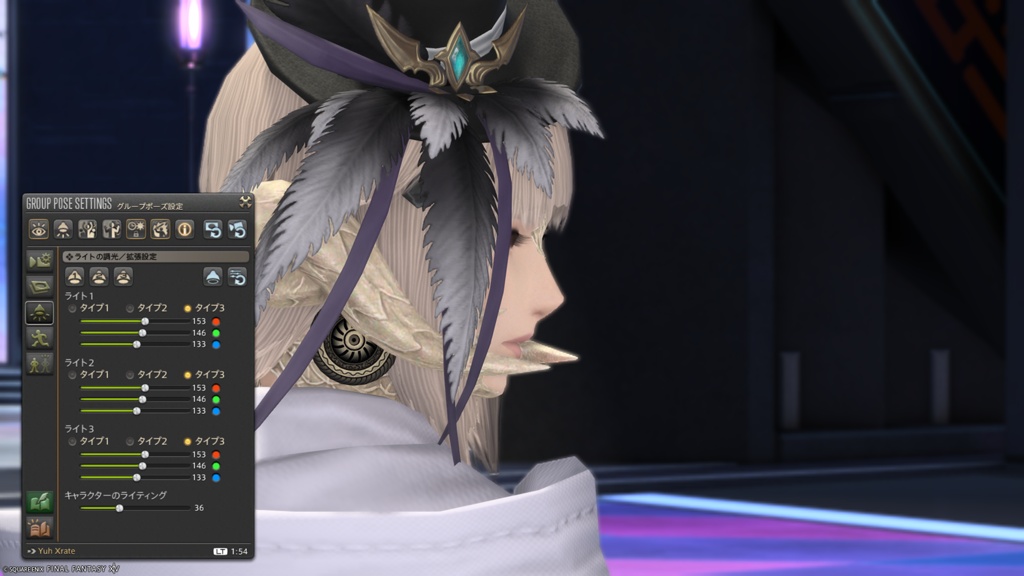Adjust the ライト2 green slider at 146
The height and width of the screenshot is (576, 1024).
coord(142,399)
